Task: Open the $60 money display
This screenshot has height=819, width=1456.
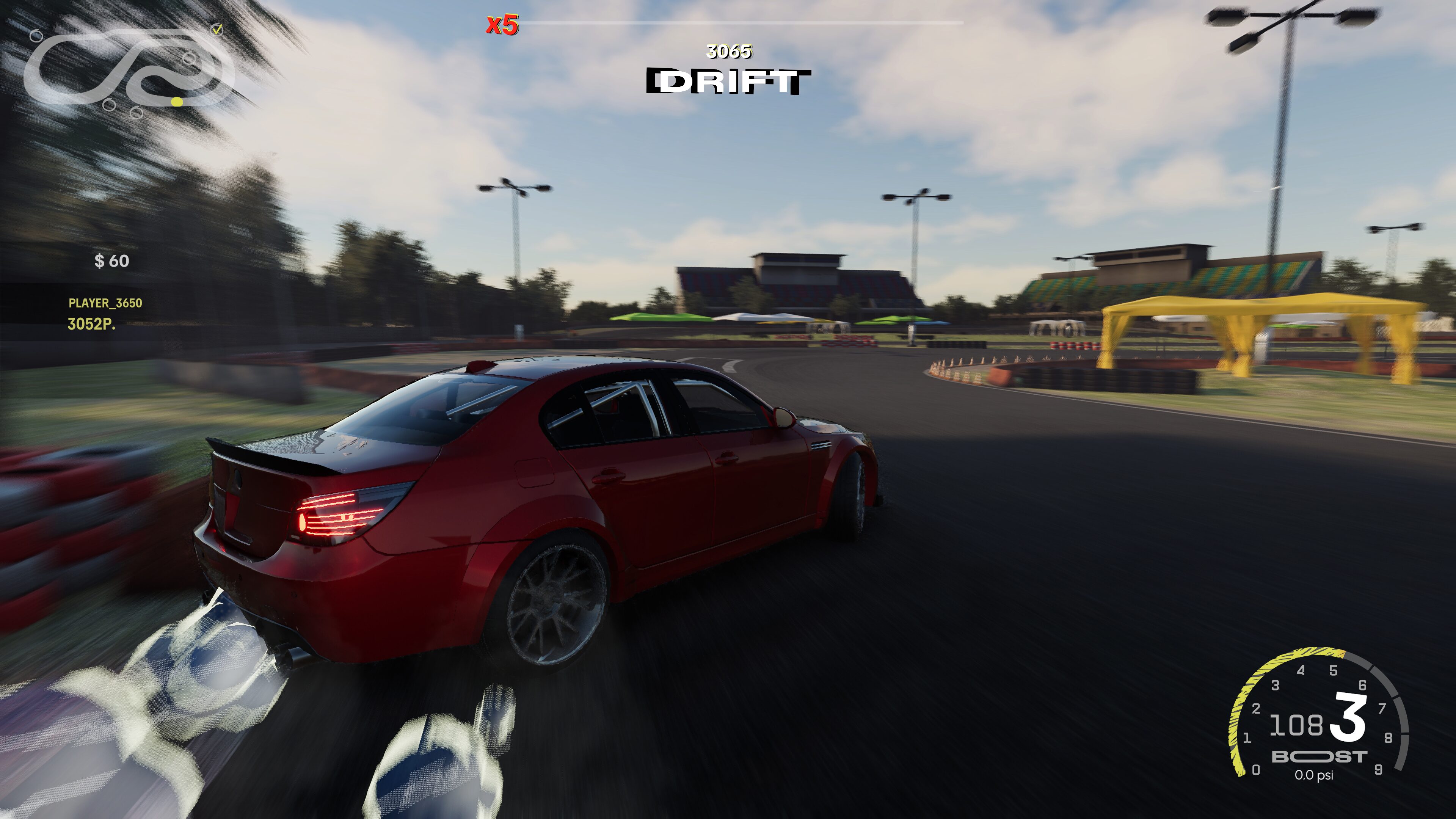Action: pyautogui.click(x=112, y=262)
